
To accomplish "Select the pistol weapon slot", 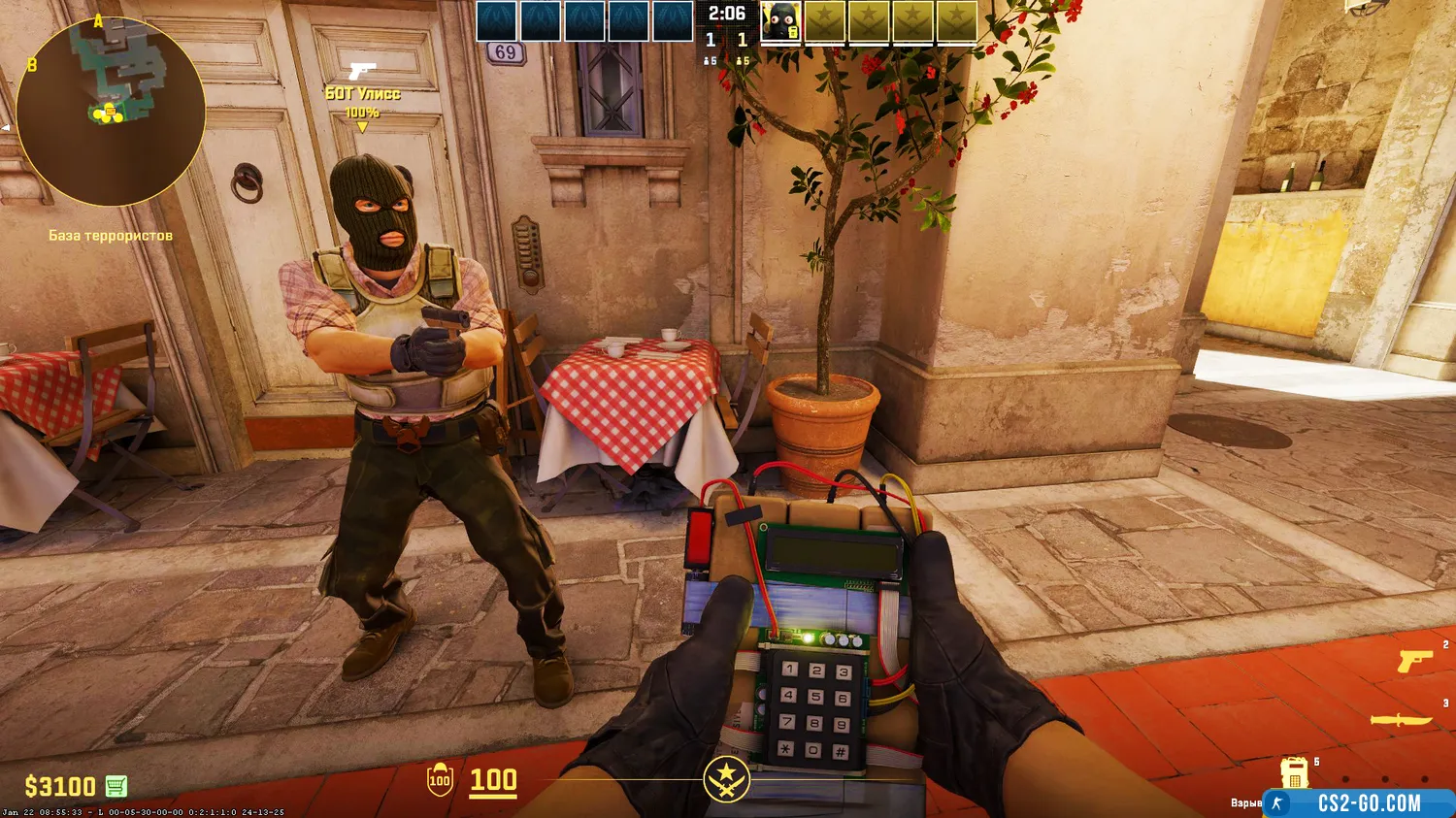I will point(1414,662).
